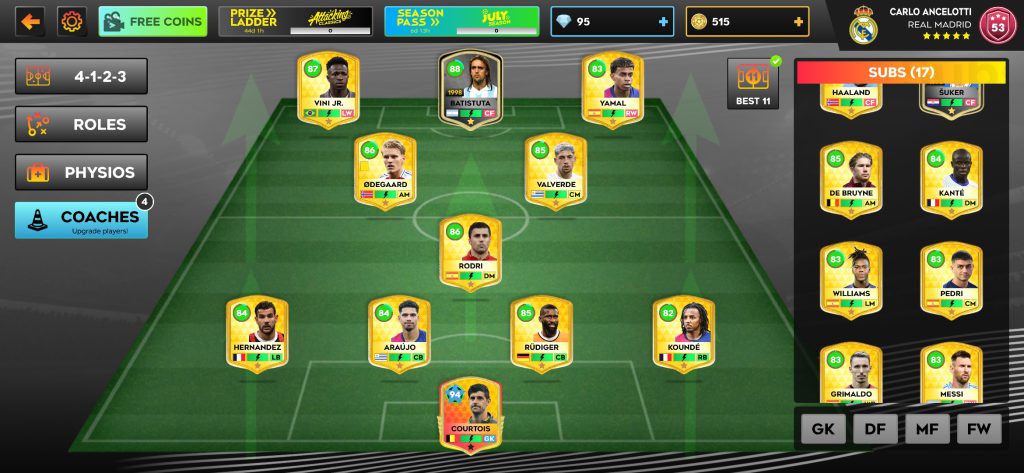Open the settings gear icon
The width and height of the screenshot is (1024, 473).
point(72,21)
